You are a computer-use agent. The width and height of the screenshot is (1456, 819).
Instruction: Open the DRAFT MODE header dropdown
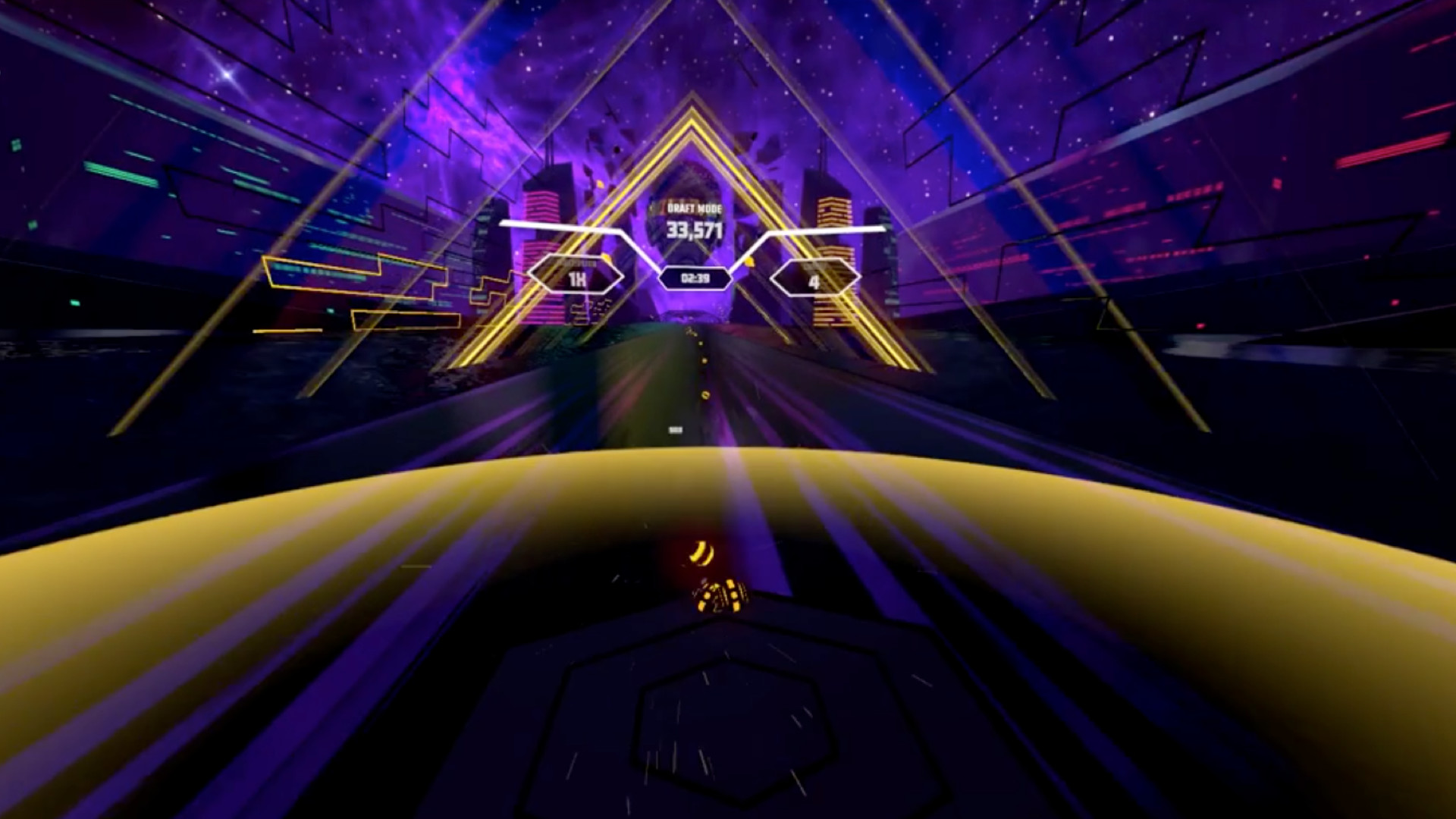(x=695, y=205)
